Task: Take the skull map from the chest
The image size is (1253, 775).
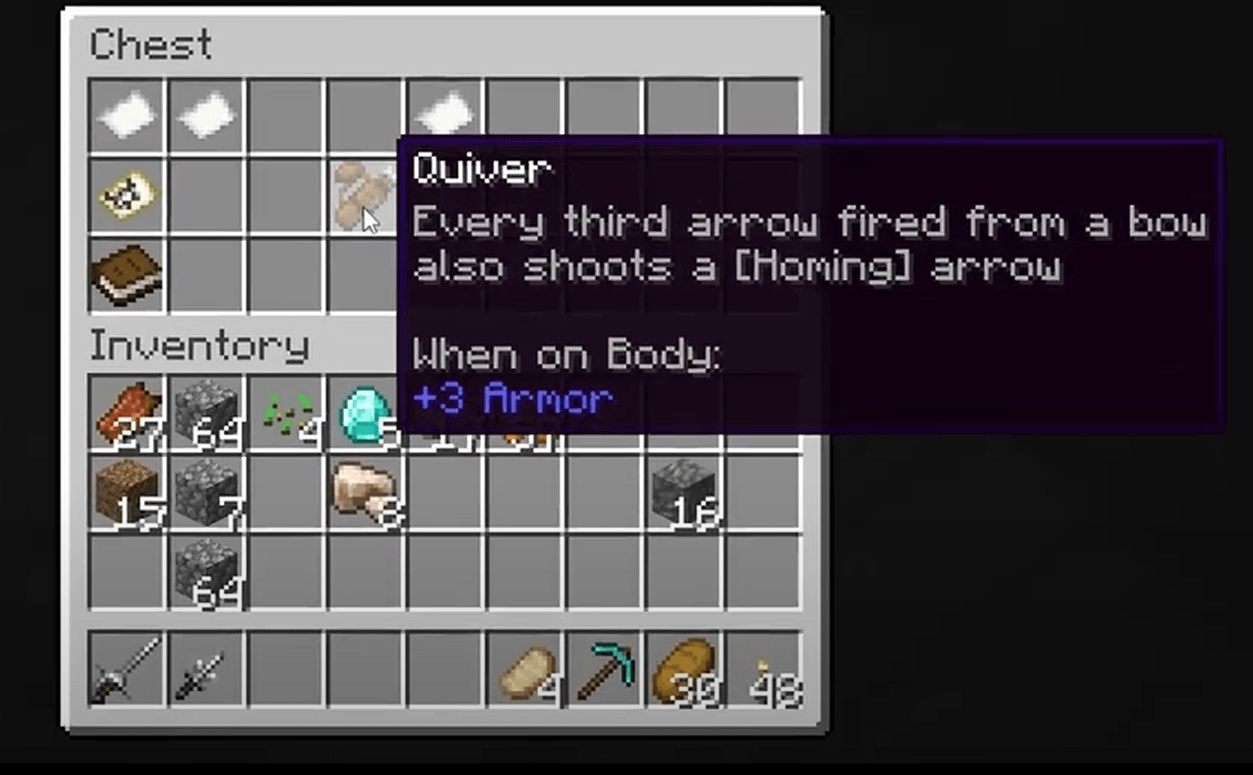Action: pyautogui.click(x=127, y=195)
